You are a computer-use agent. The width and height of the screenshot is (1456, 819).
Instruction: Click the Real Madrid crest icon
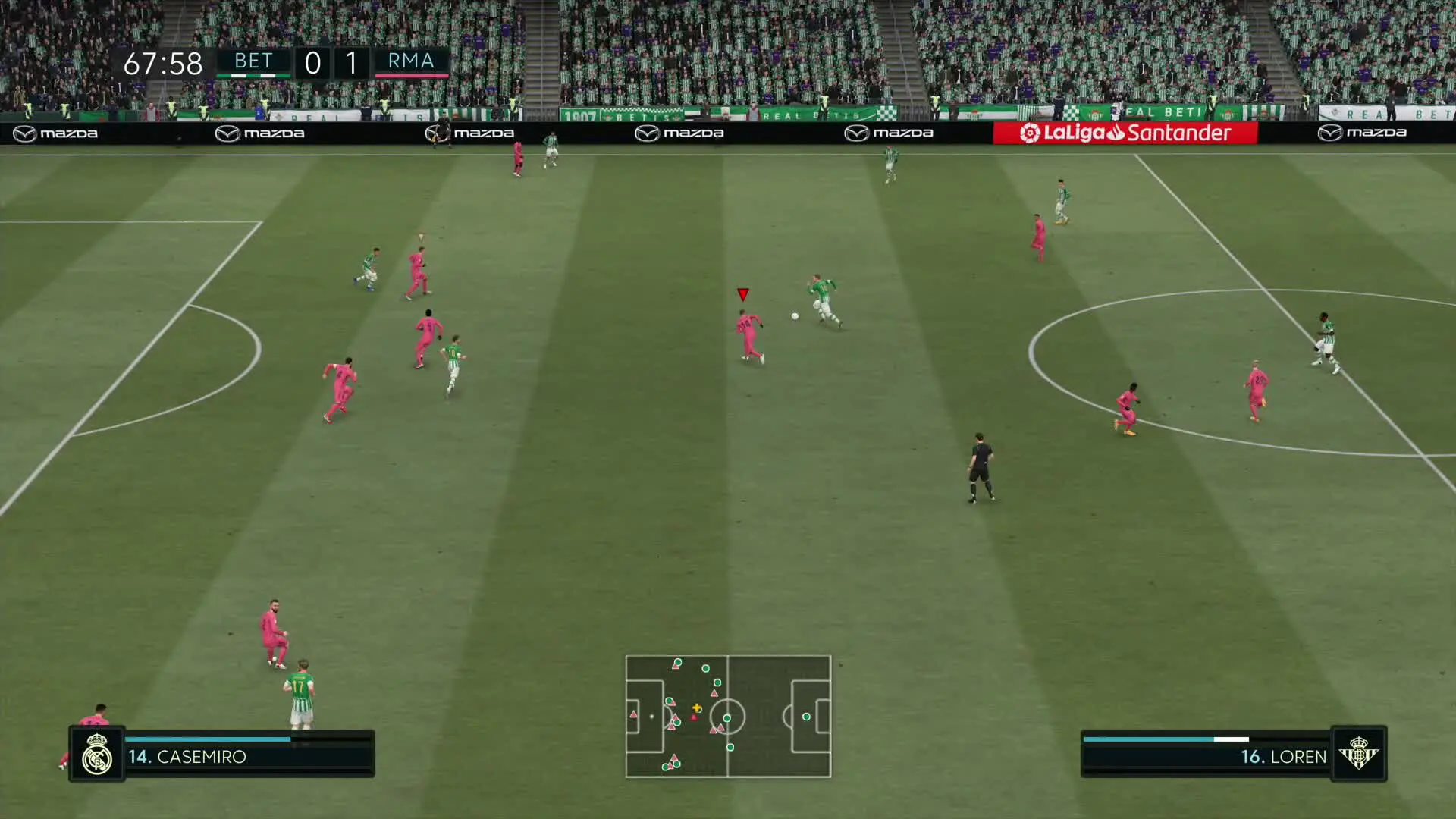[97, 754]
